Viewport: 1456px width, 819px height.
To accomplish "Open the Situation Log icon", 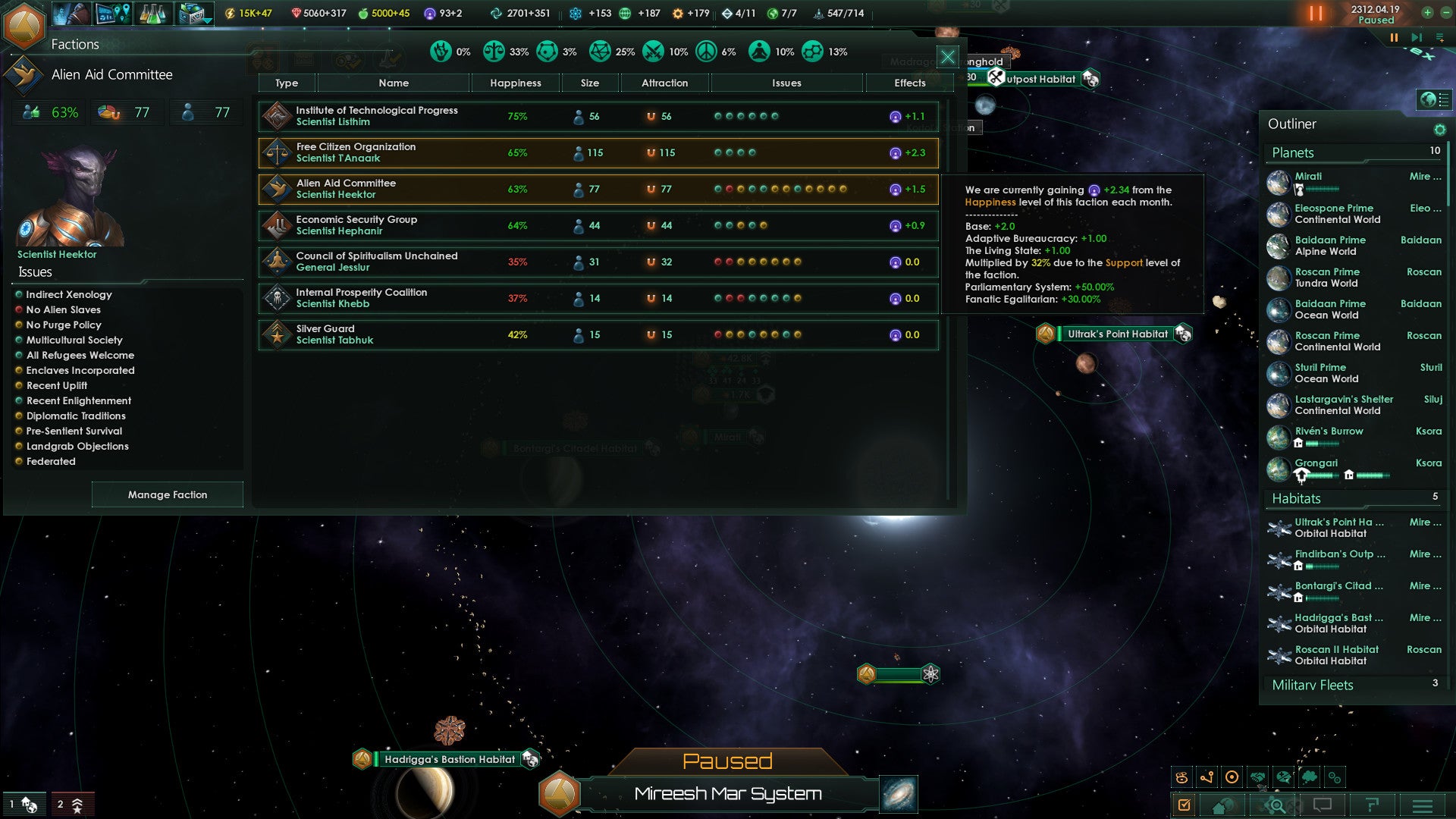I will [x=114, y=13].
